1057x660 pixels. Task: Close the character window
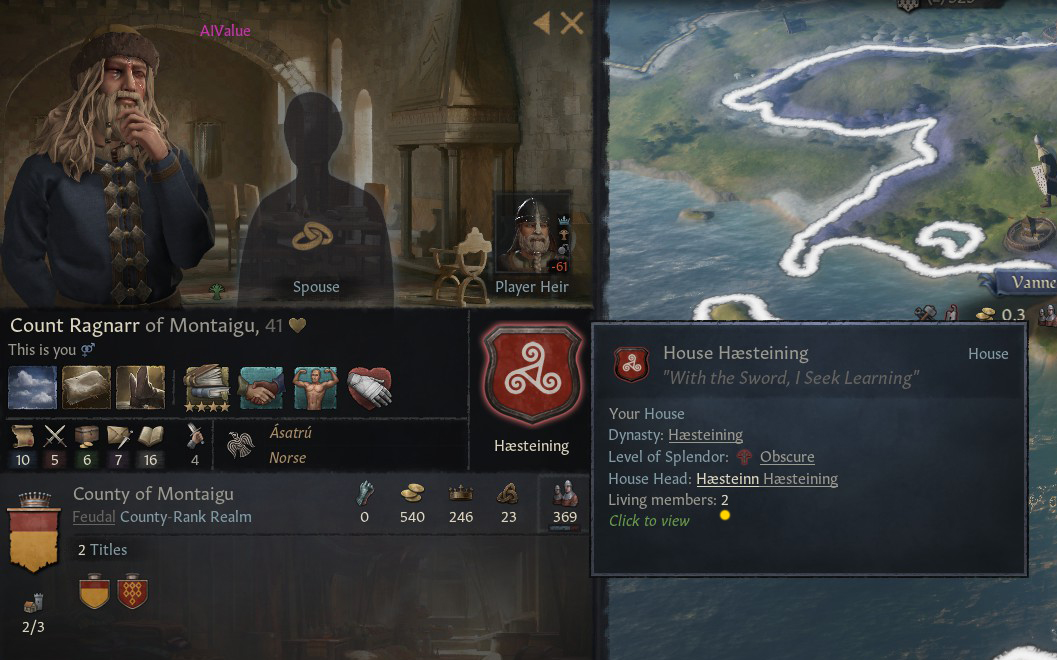pos(572,23)
